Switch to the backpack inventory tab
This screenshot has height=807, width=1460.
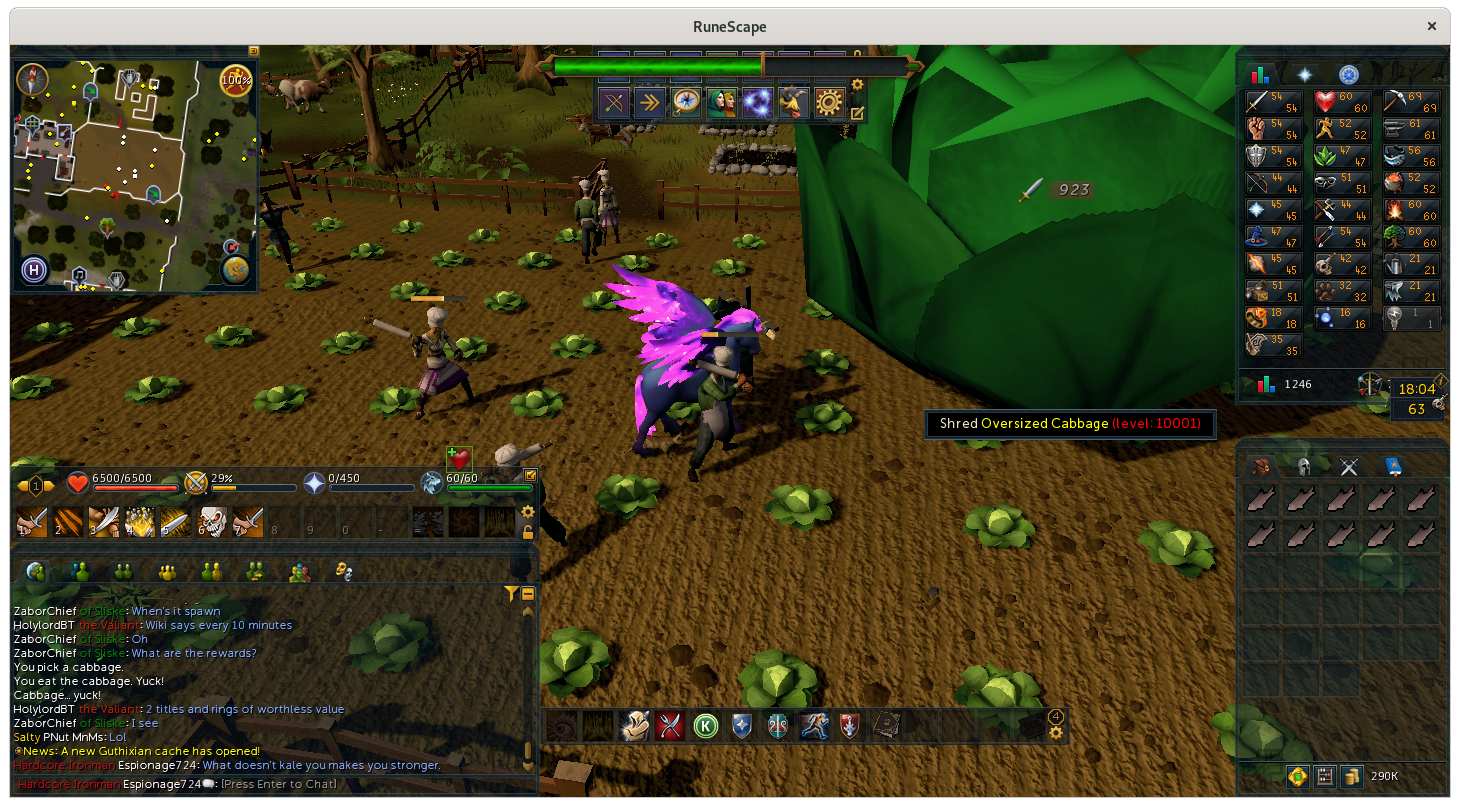point(1262,466)
